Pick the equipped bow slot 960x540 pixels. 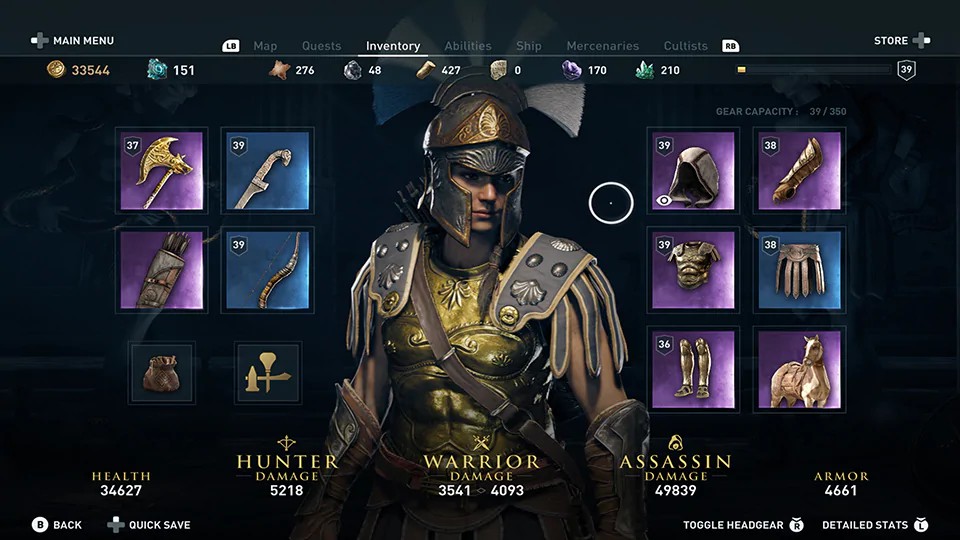[266, 270]
